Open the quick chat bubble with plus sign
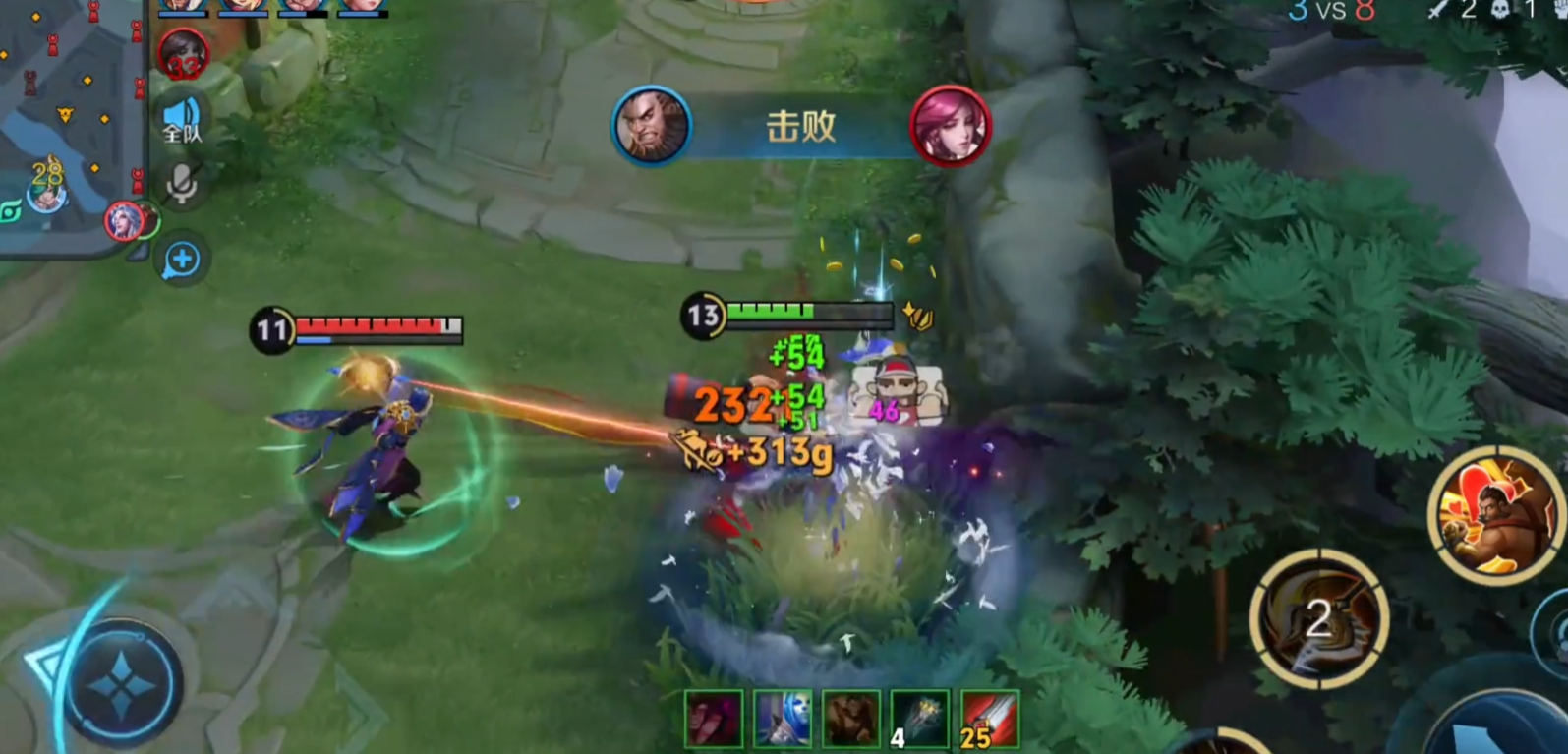This screenshot has width=1568, height=754. (182, 260)
